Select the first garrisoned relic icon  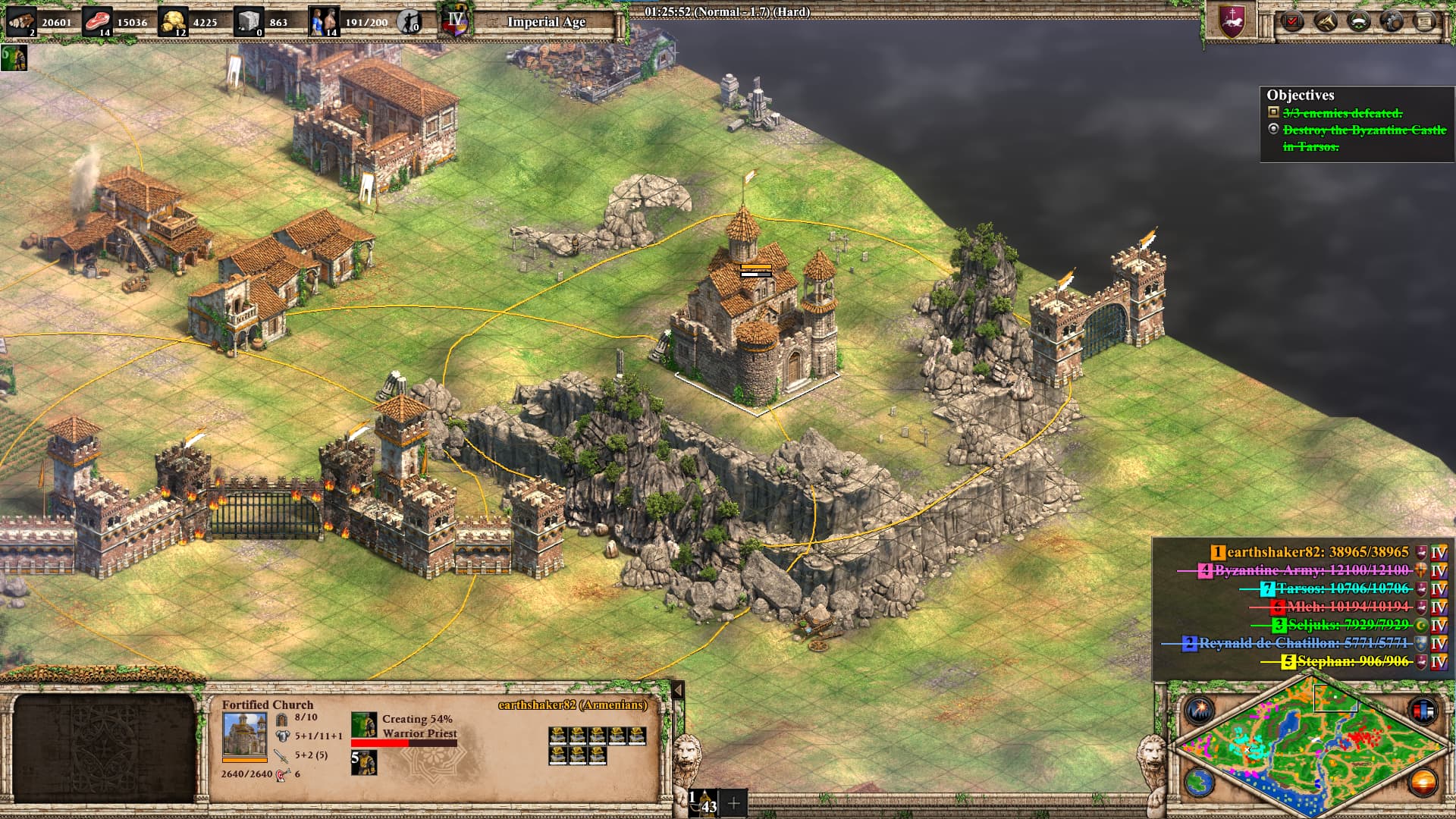click(x=558, y=735)
